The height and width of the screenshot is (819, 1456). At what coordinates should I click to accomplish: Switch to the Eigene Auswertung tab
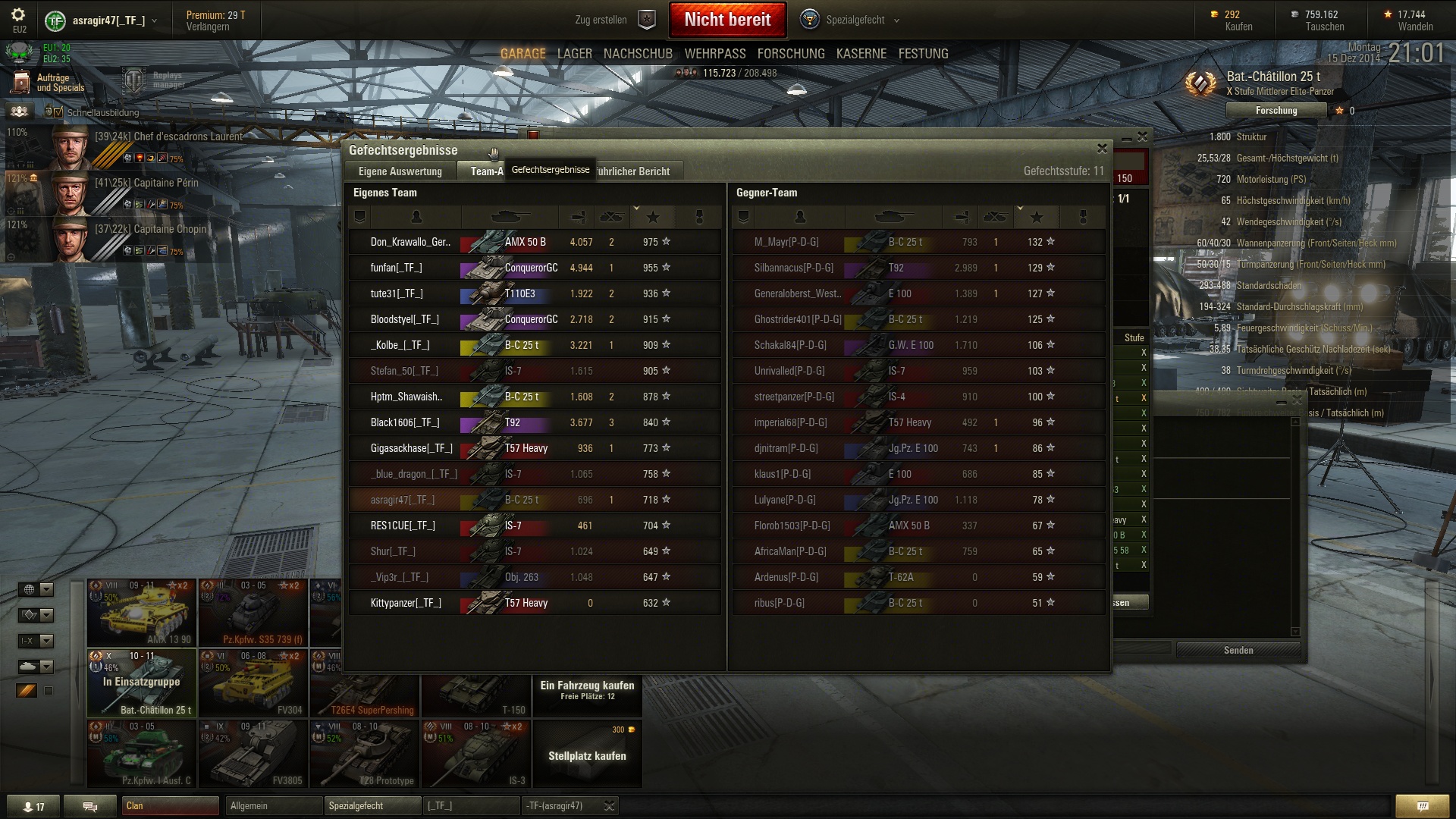pos(400,171)
